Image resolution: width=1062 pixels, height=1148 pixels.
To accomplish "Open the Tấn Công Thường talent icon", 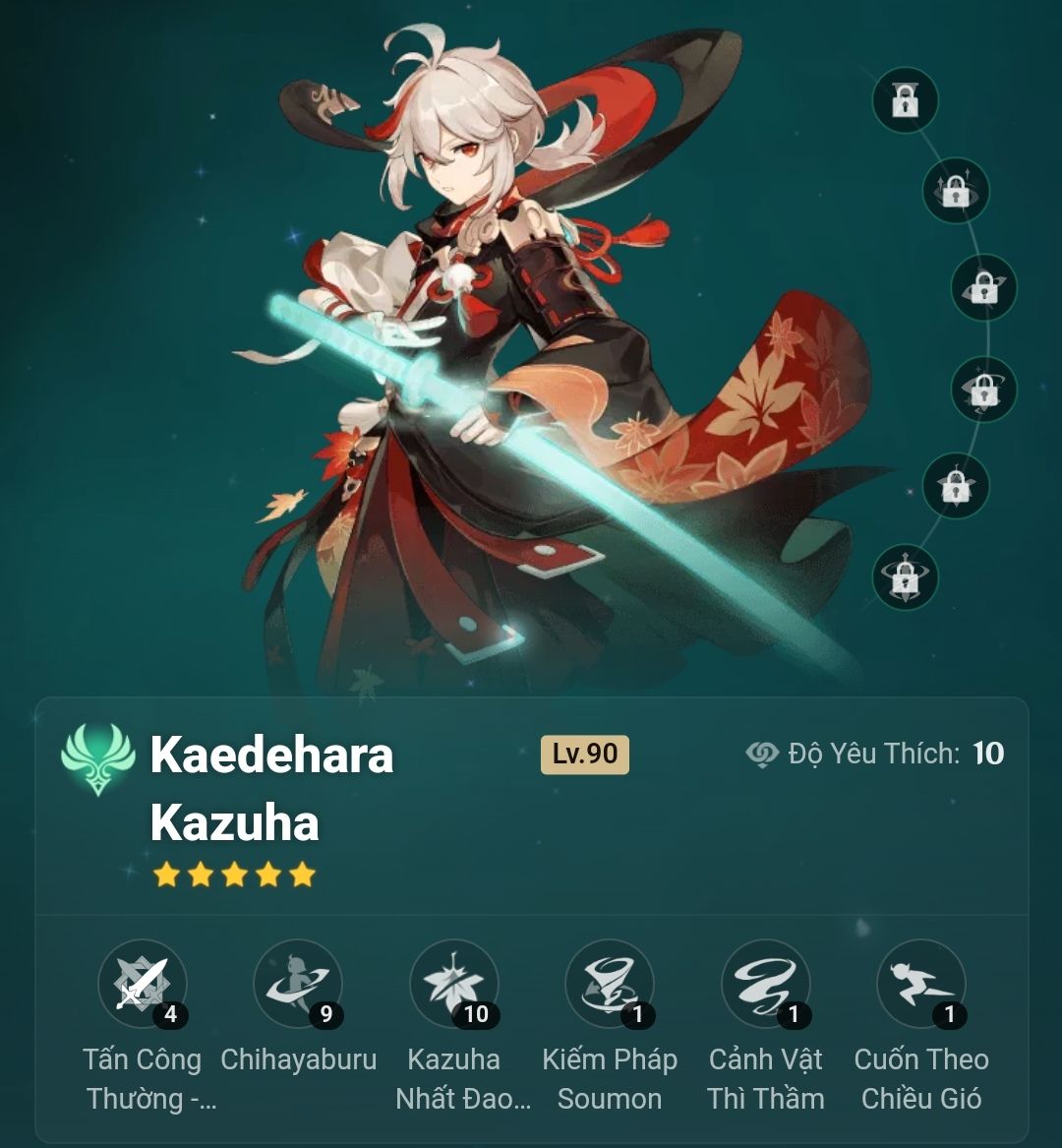I will [x=142, y=984].
